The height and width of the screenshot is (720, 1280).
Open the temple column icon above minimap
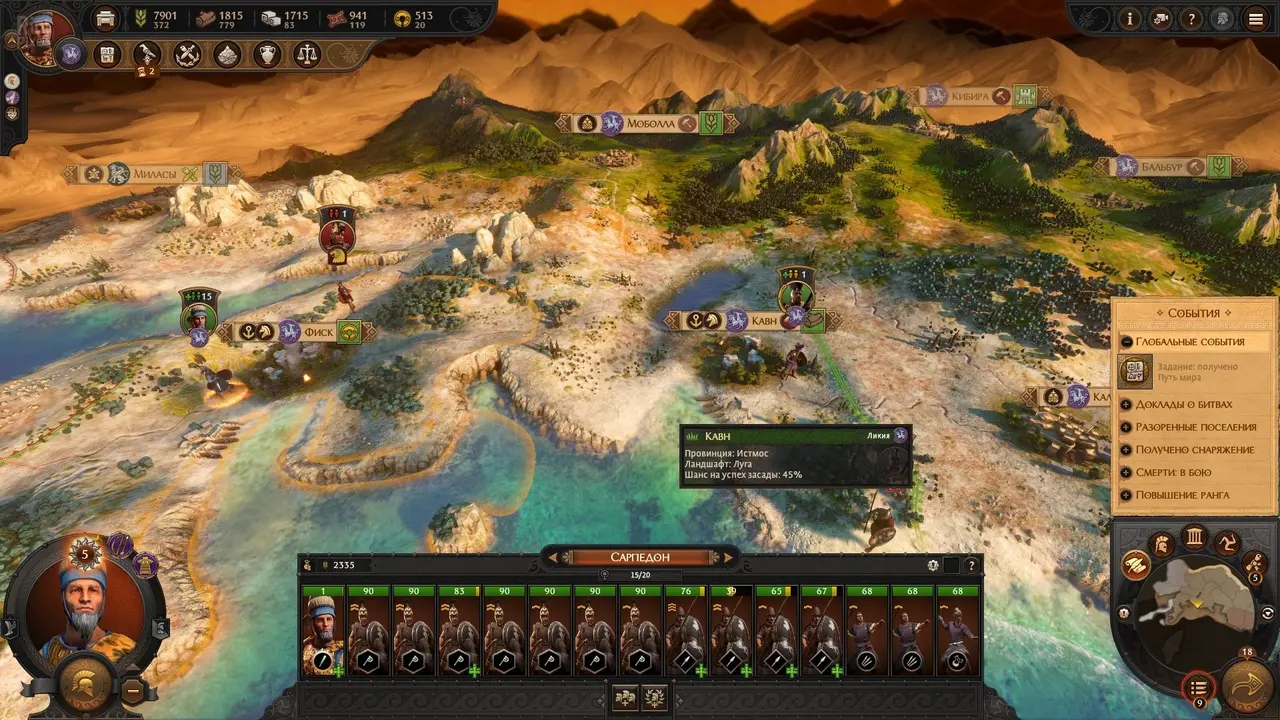pos(1194,538)
